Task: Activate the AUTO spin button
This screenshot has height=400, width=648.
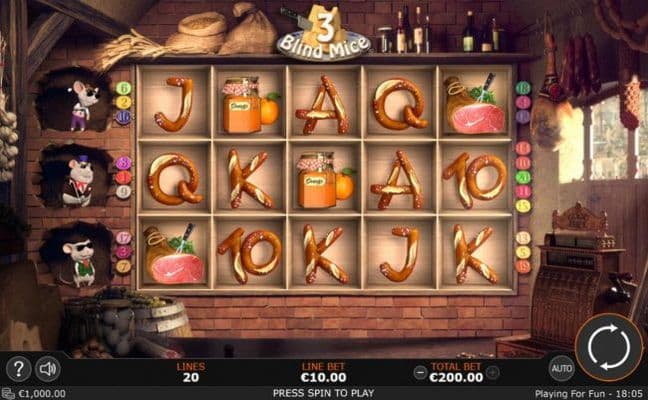Action: point(562,367)
